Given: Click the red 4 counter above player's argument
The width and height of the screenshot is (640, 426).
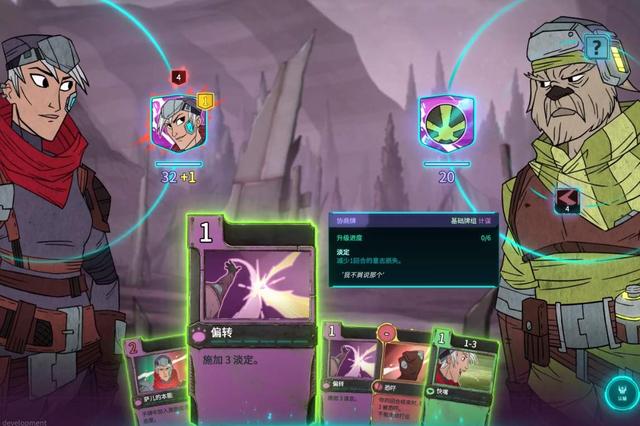Looking at the screenshot, I should tap(178, 77).
